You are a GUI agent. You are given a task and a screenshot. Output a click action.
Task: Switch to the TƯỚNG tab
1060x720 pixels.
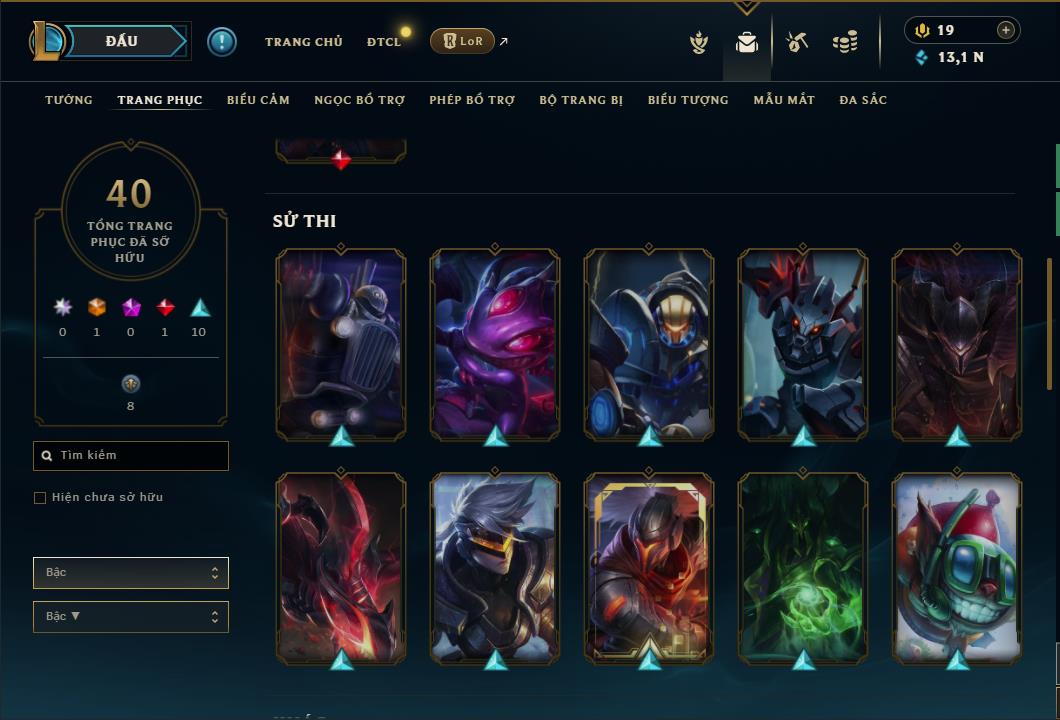pos(69,100)
